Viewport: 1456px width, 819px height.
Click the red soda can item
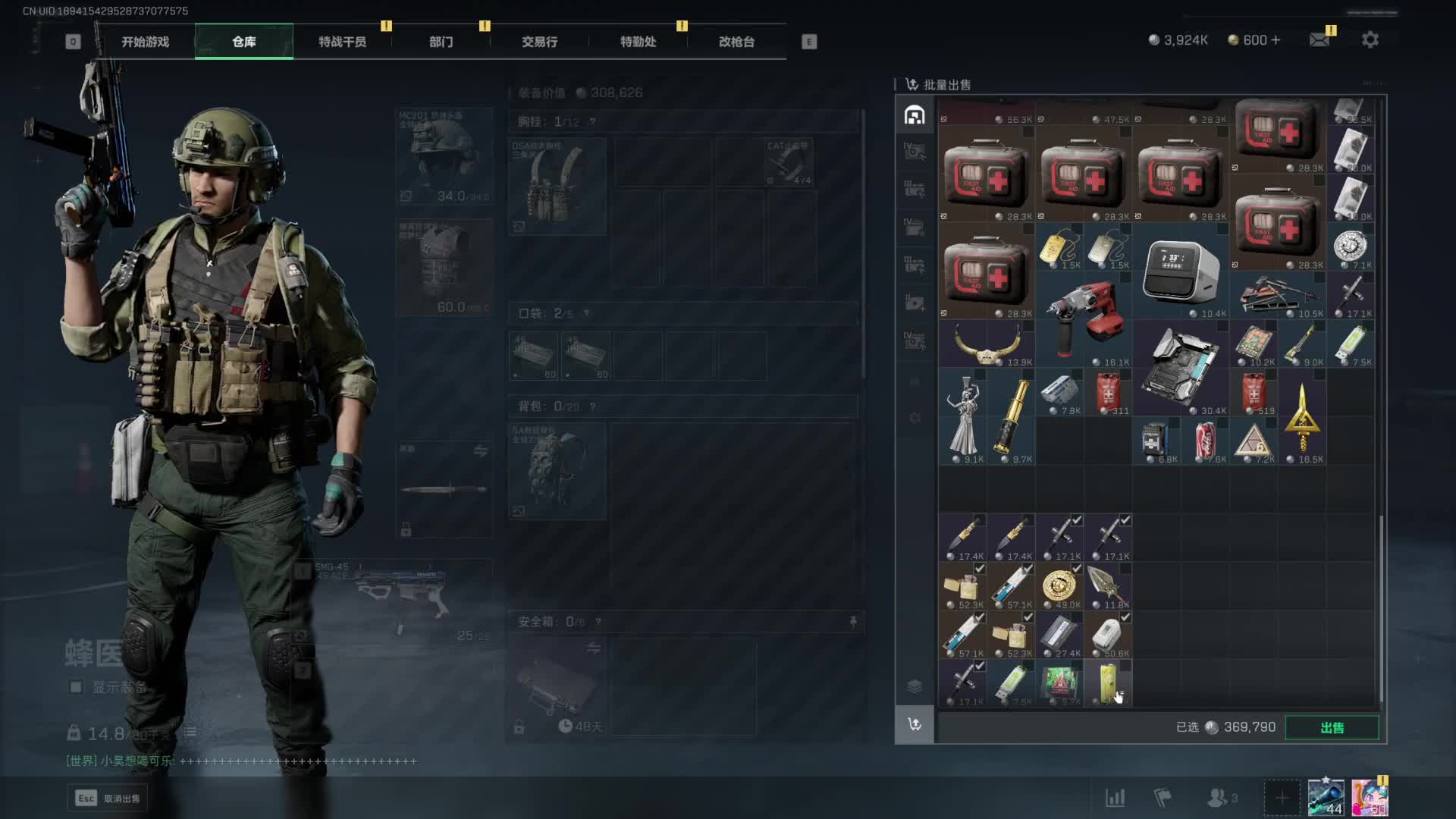tap(1204, 441)
